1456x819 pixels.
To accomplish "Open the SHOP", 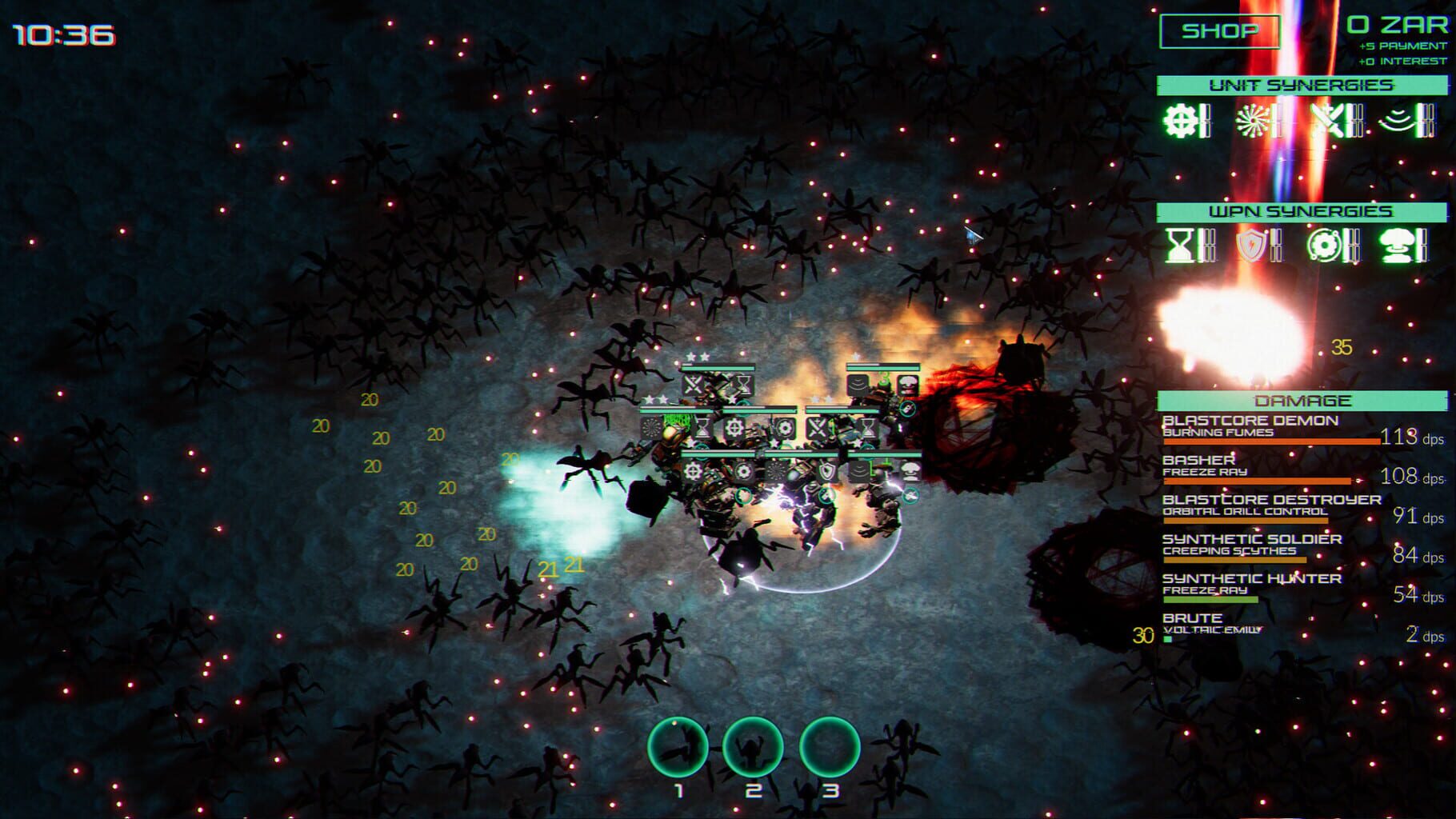I will (1218, 32).
